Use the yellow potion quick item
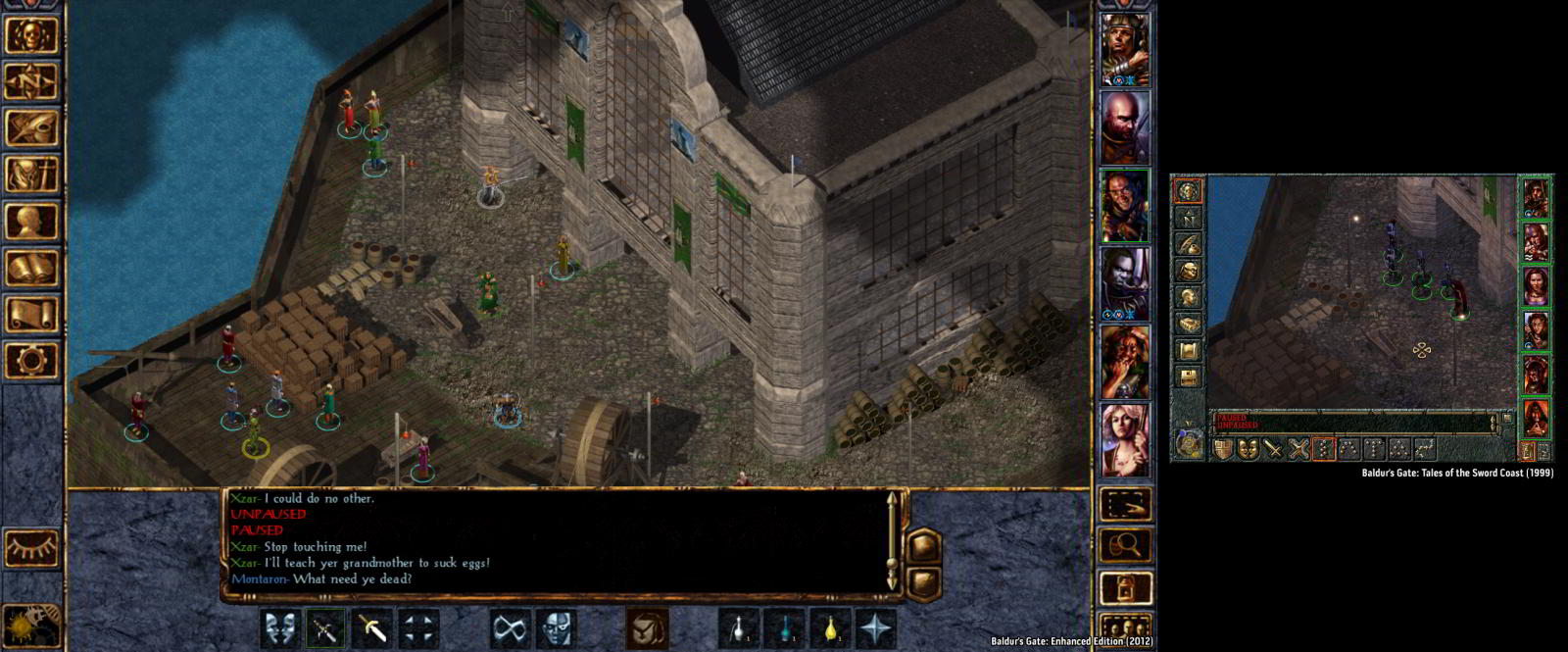Image resolution: width=1568 pixels, height=652 pixels. click(x=830, y=628)
